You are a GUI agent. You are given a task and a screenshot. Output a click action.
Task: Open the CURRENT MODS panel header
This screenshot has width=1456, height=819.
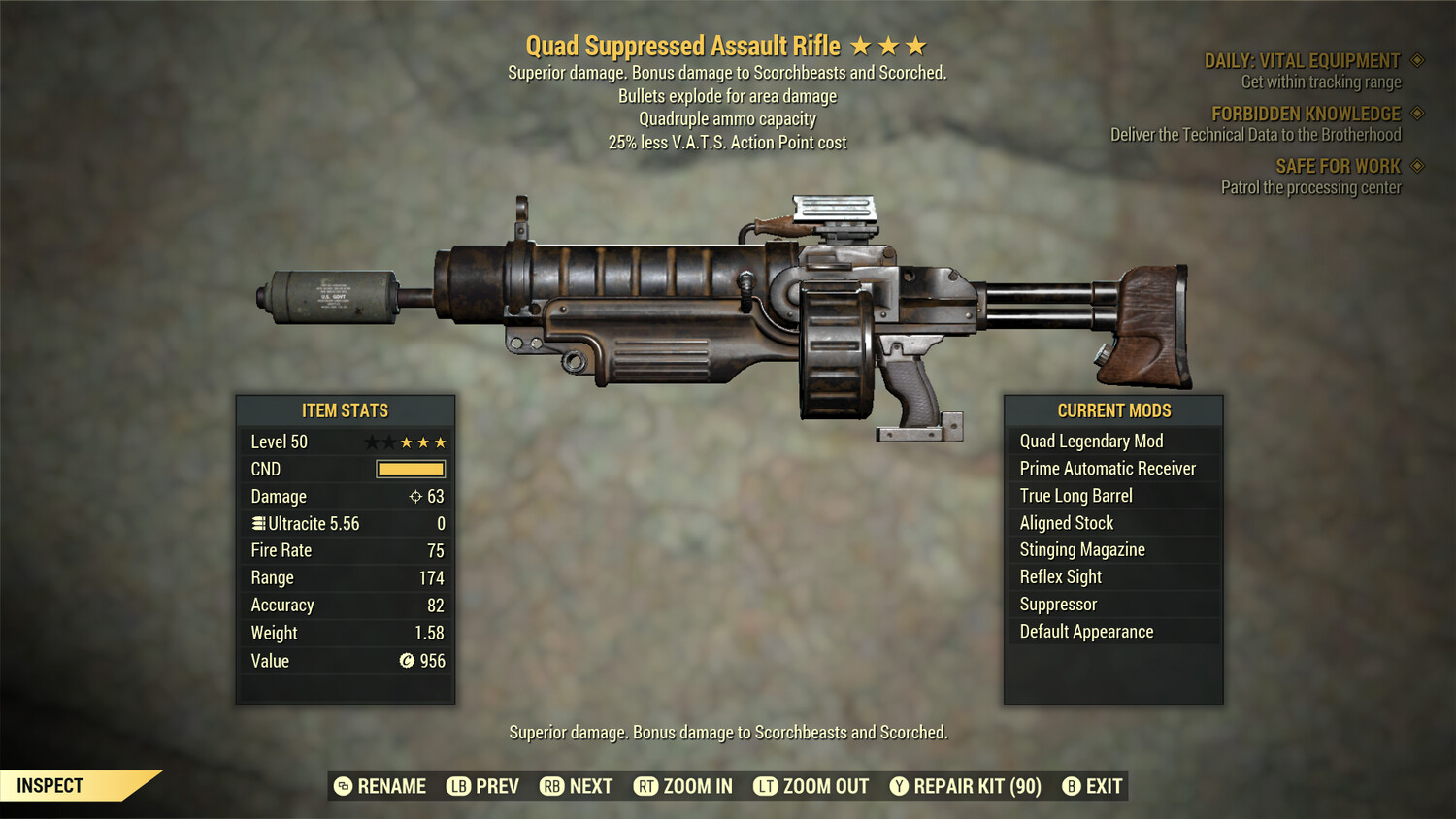click(x=1113, y=409)
